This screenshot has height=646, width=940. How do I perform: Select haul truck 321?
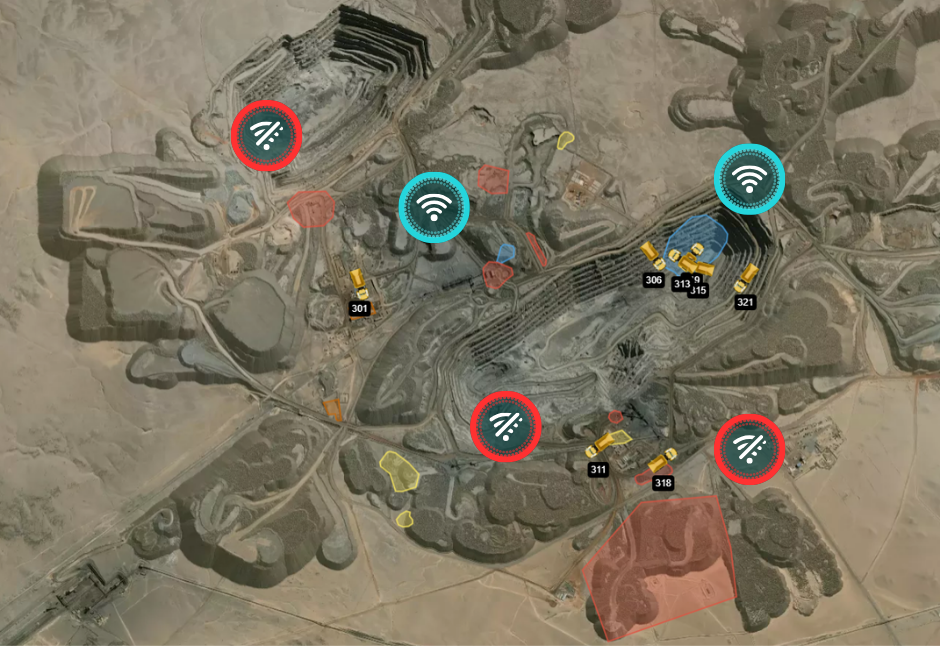click(748, 277)
